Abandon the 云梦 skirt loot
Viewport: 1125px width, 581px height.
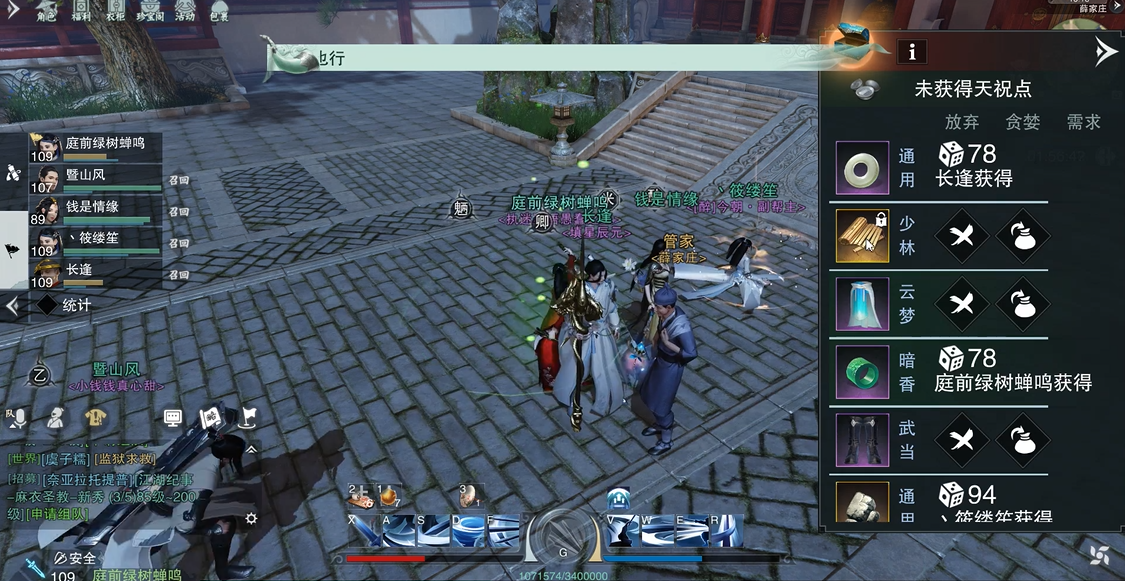pos(962,304)
